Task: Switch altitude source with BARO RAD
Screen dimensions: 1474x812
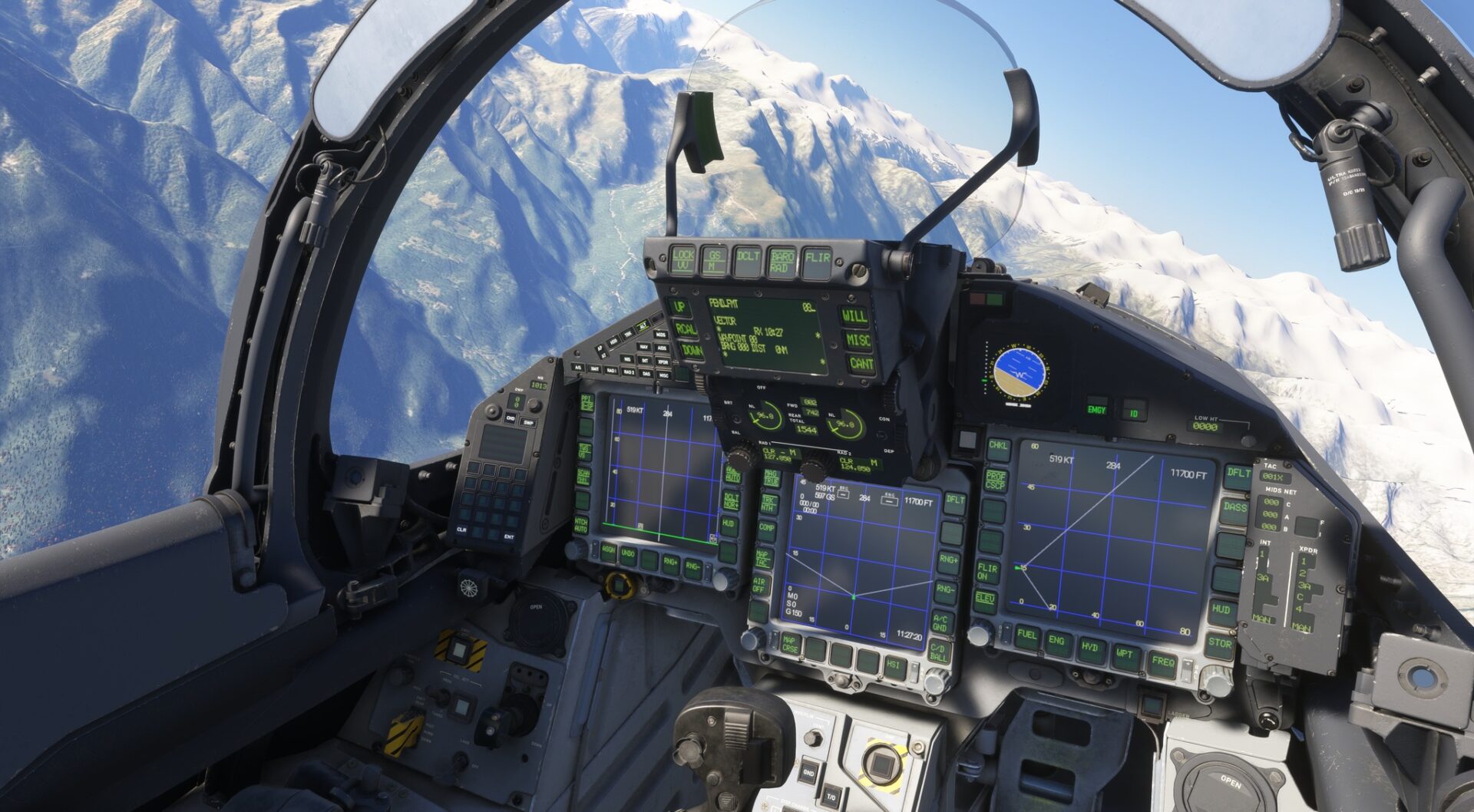Action: pyautogui.click(x=782, y=261)
